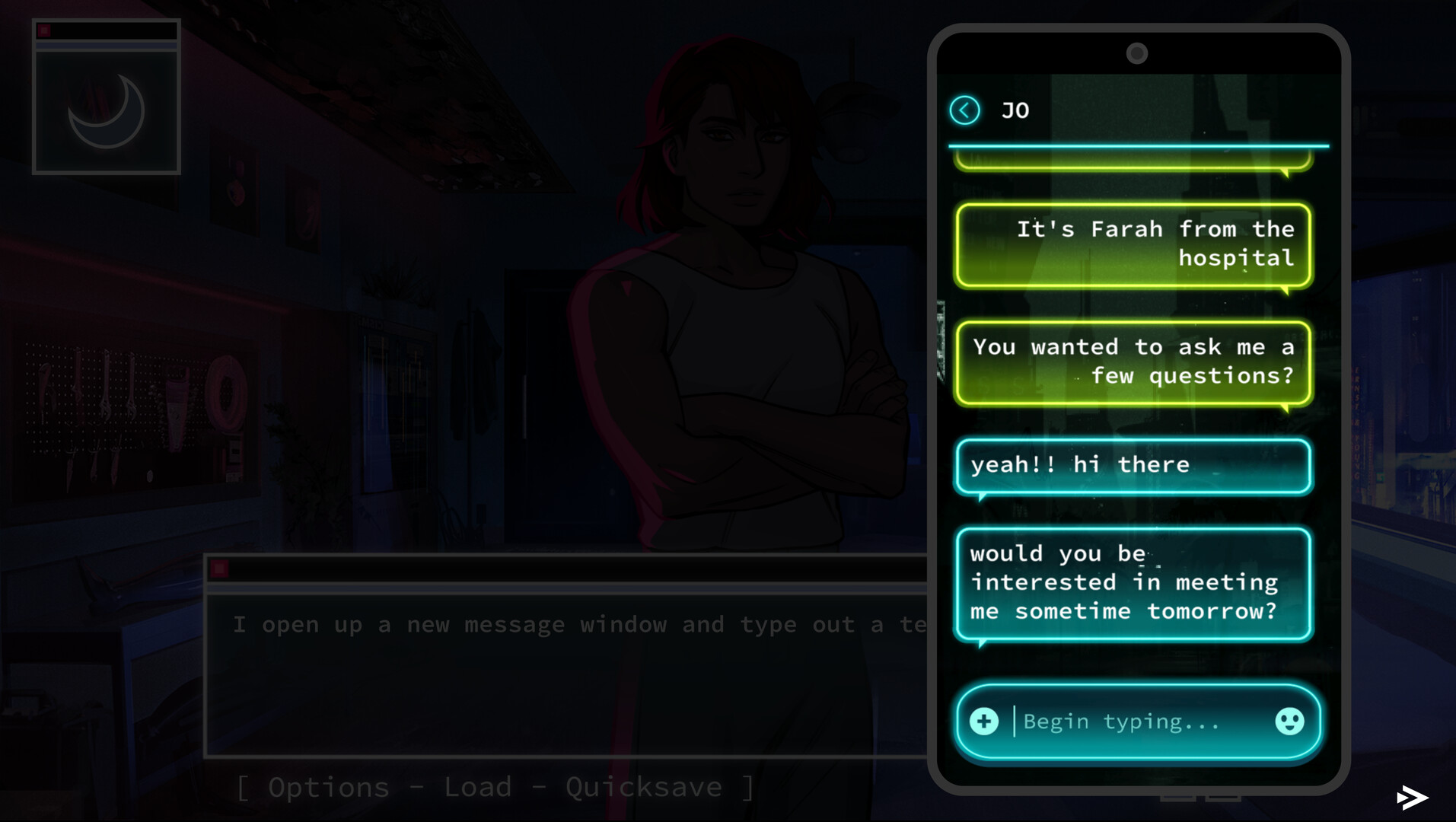The image size is (1456, 822).
Task: Tap the partially hidden message at the top of chat
Action: pyautogui.click(x=1133, y=164)
